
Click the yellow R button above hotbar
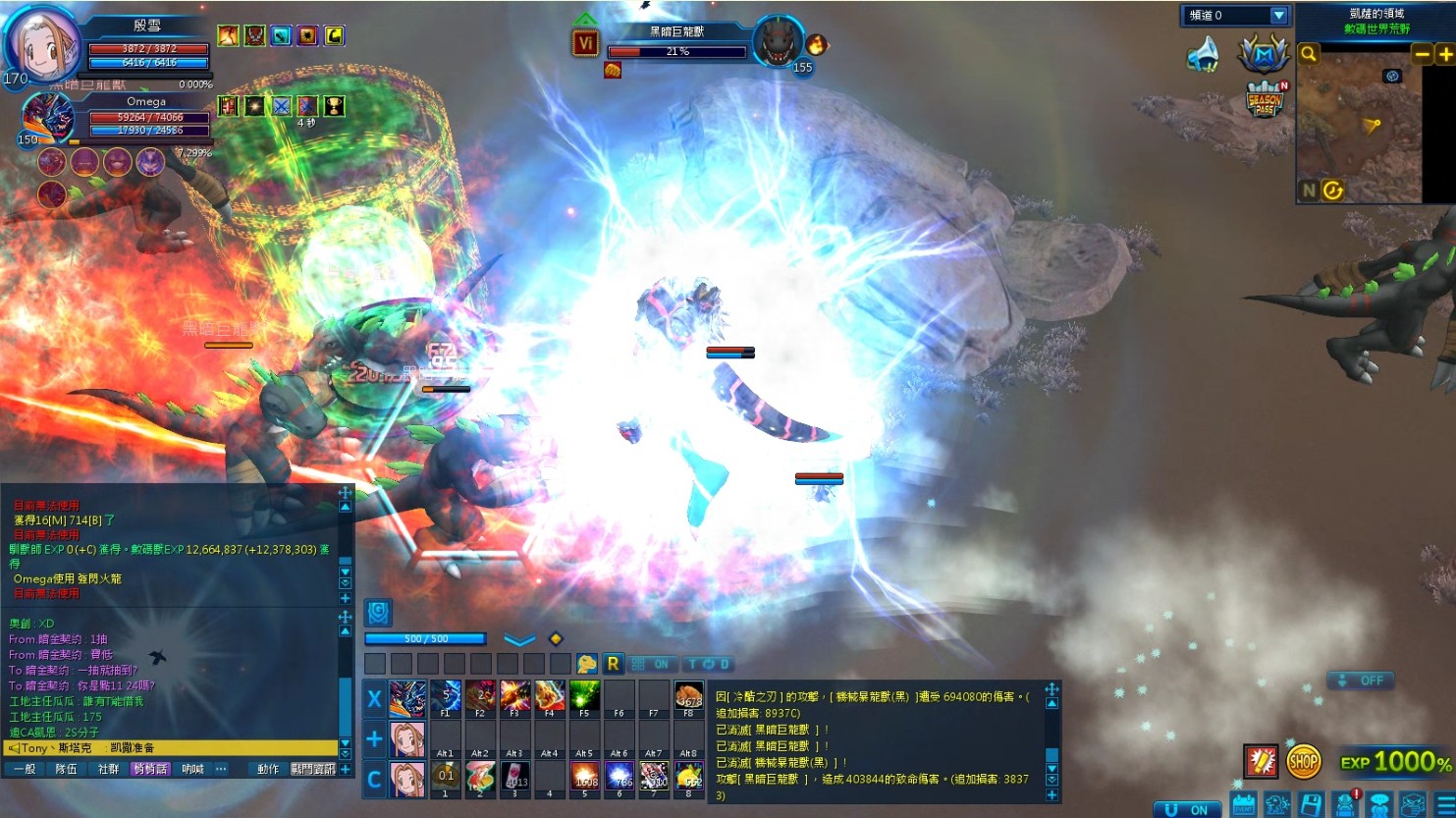[x=613, y=664]
